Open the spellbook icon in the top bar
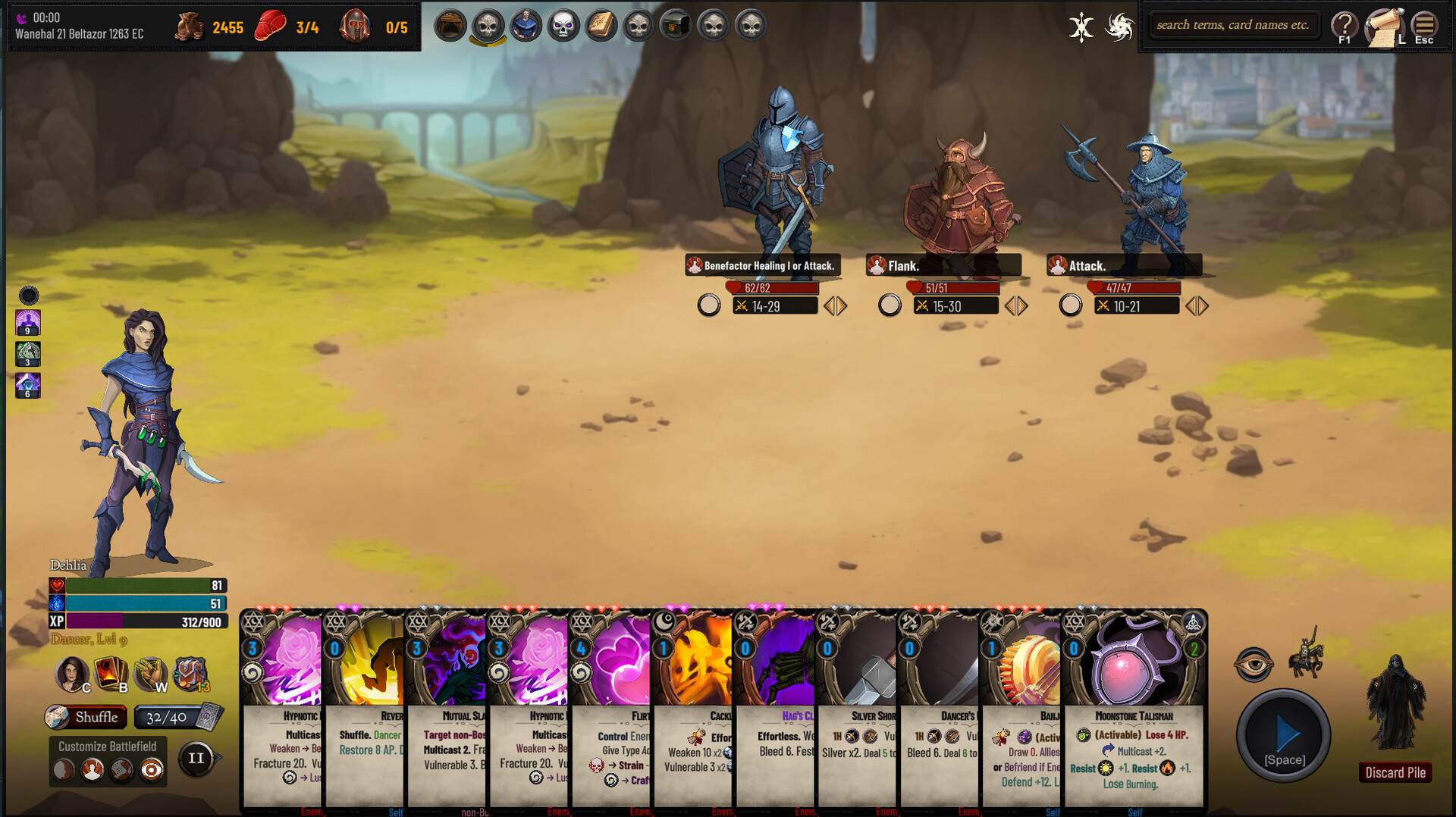Image resolution: width=1456 pixels, height=817 pixels. pos(601,24)
